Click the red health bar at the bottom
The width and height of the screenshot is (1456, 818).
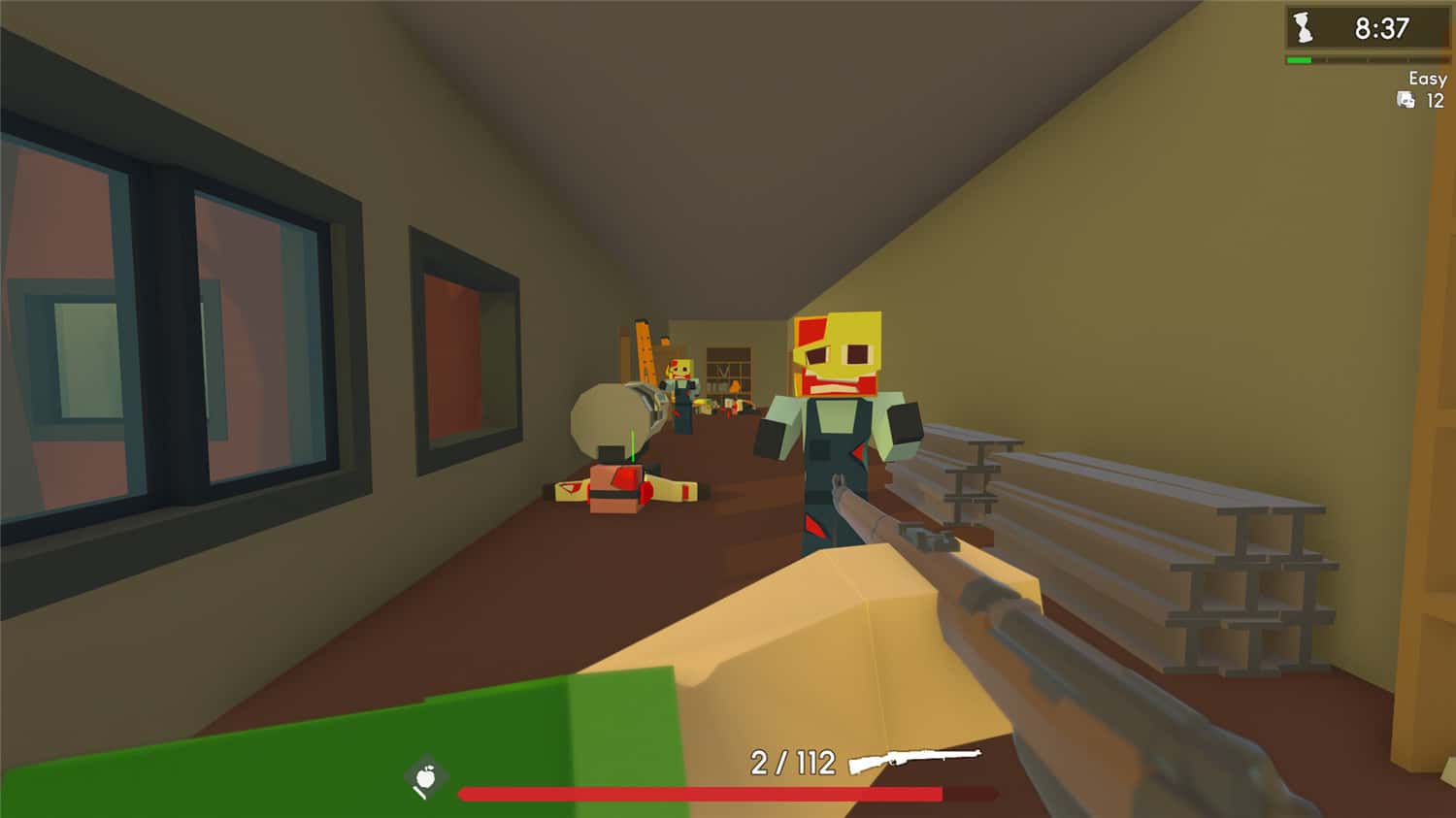click(x=699, y=793)
